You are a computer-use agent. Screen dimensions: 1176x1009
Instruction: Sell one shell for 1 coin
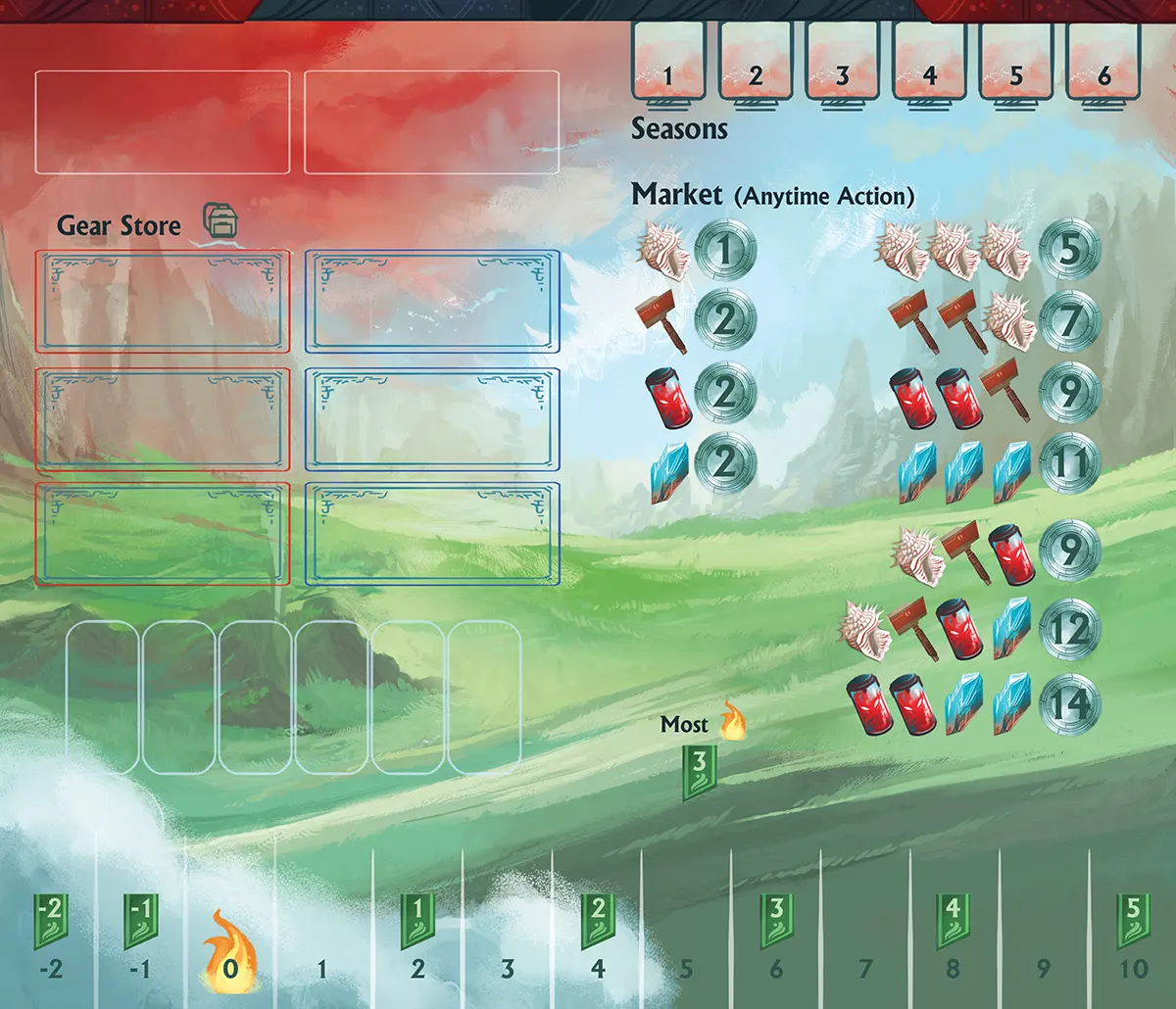[x=725, y=251]
